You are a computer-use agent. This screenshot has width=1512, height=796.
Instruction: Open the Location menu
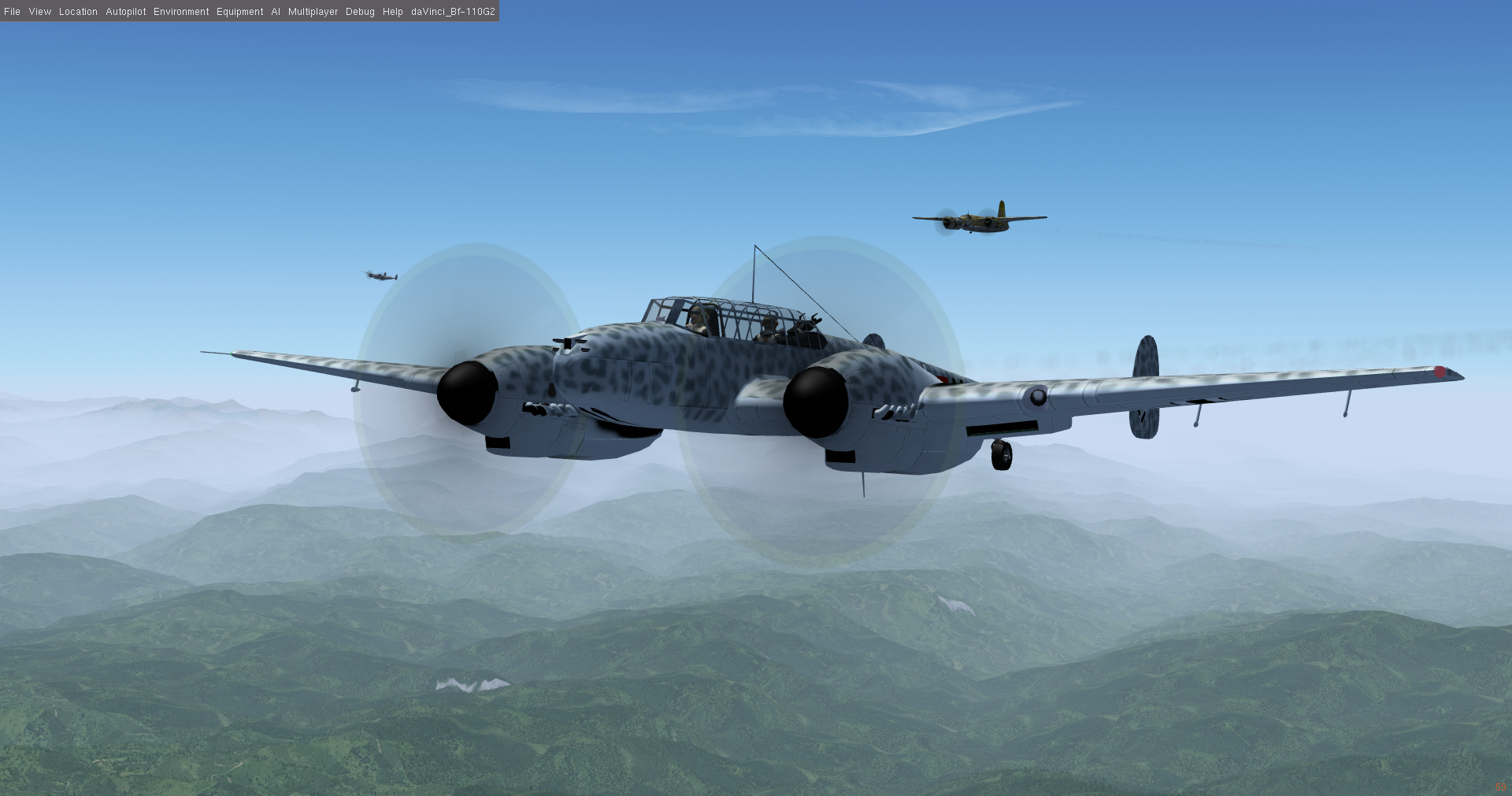point(78,12)
